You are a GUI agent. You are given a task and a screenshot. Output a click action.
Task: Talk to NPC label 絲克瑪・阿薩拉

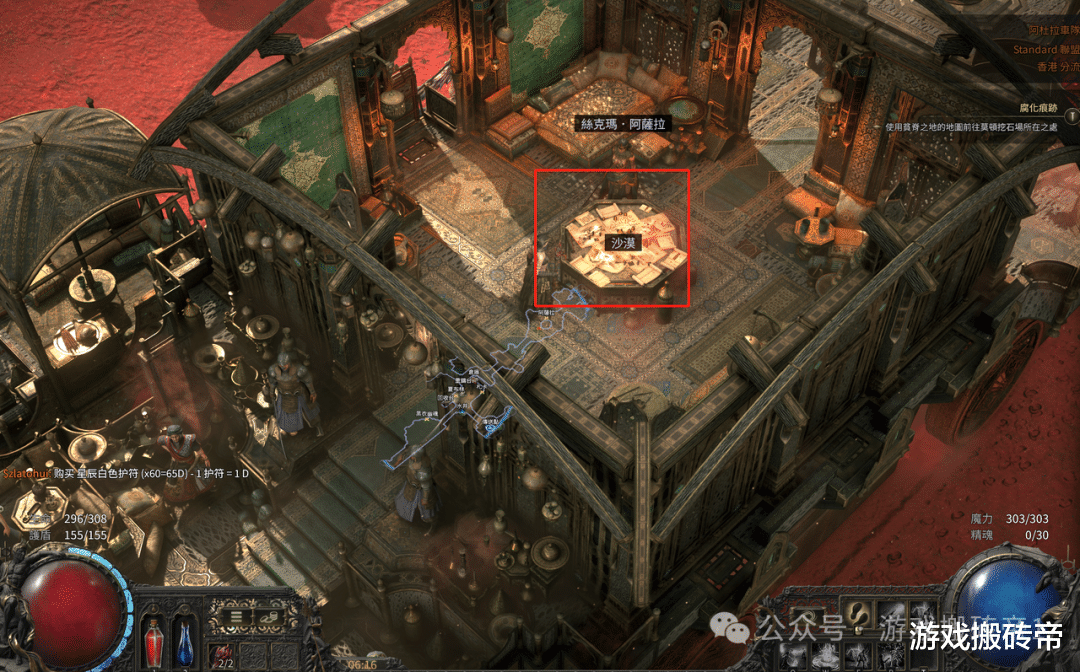point(626,124)
